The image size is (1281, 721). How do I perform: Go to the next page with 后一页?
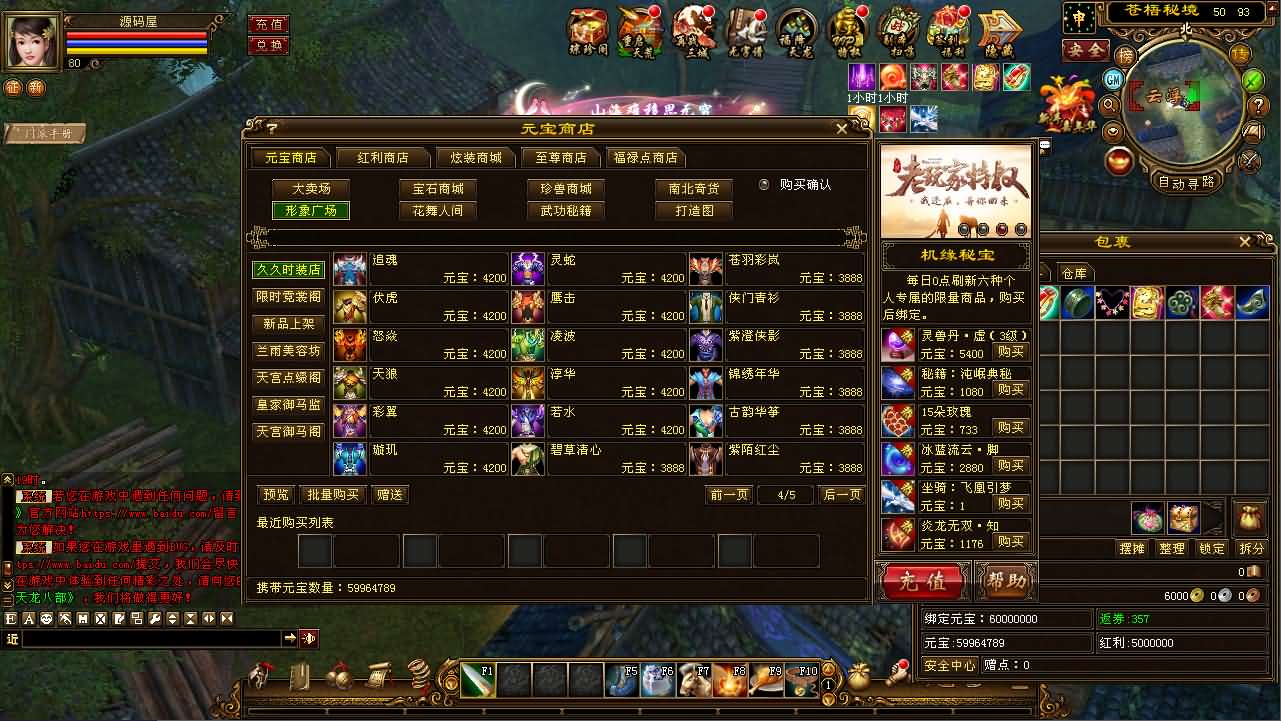[840, 495]
